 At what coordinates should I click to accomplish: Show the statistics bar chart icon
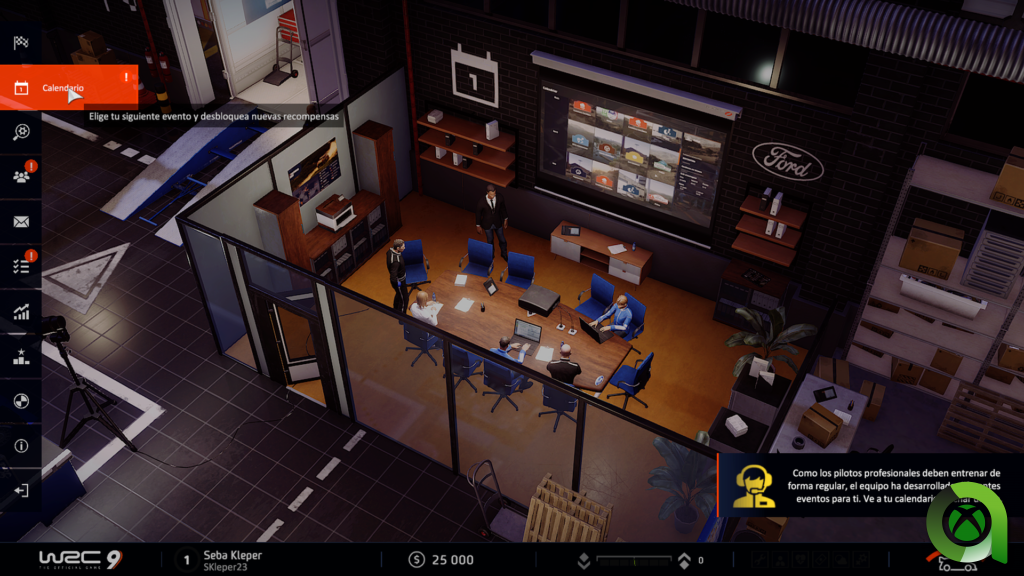(21, 312)
